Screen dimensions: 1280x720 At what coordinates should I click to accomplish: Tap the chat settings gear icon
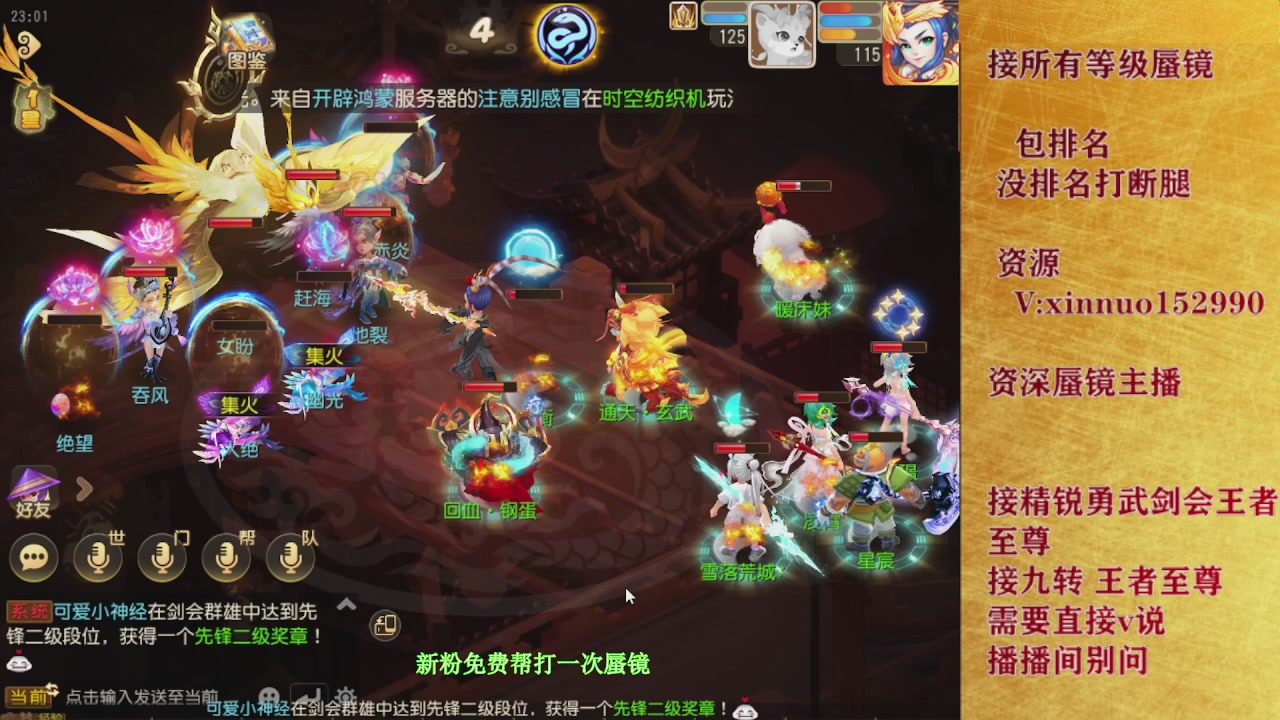tap(345, 695)
